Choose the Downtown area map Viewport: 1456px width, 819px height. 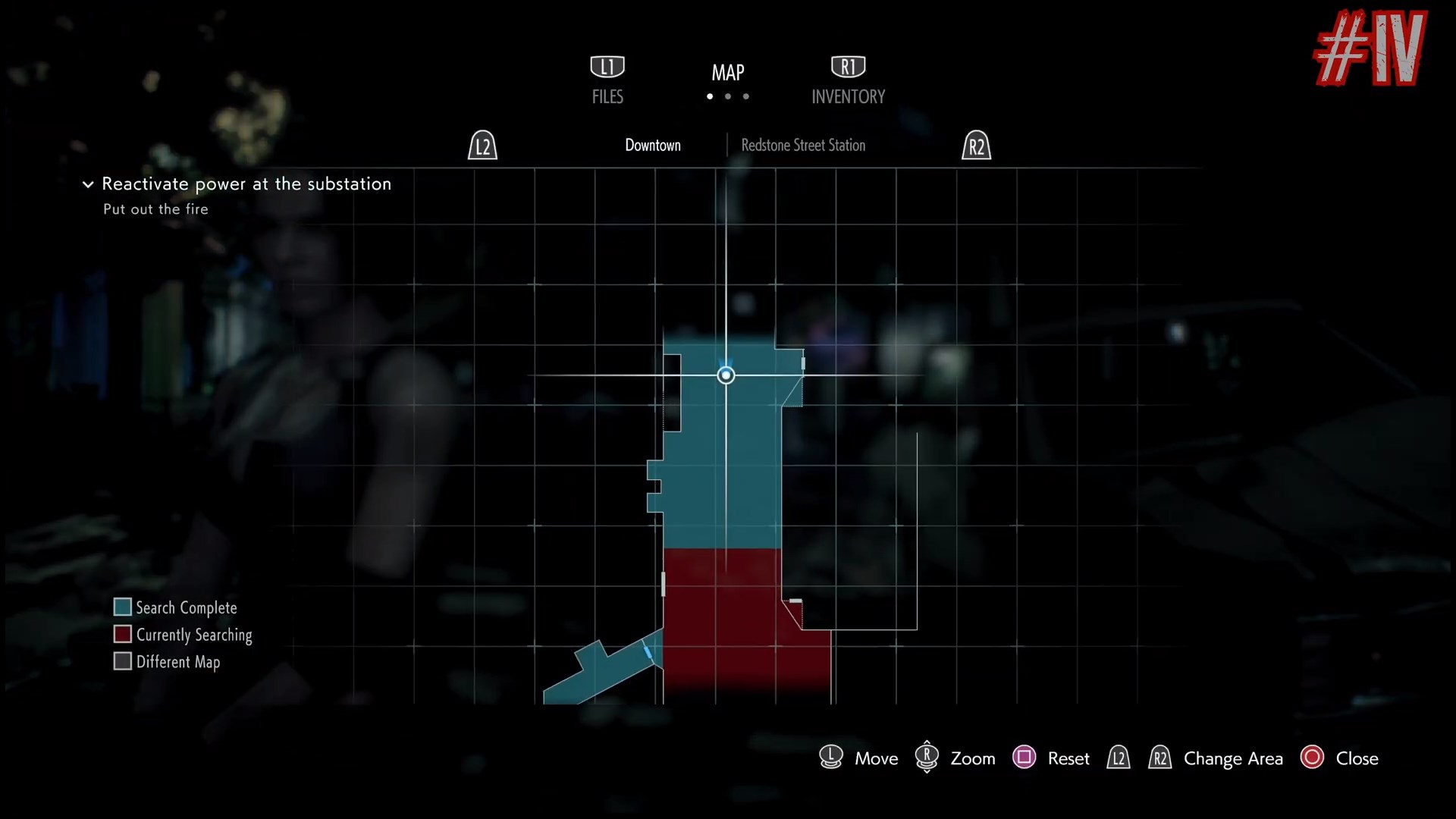point(652,145)
